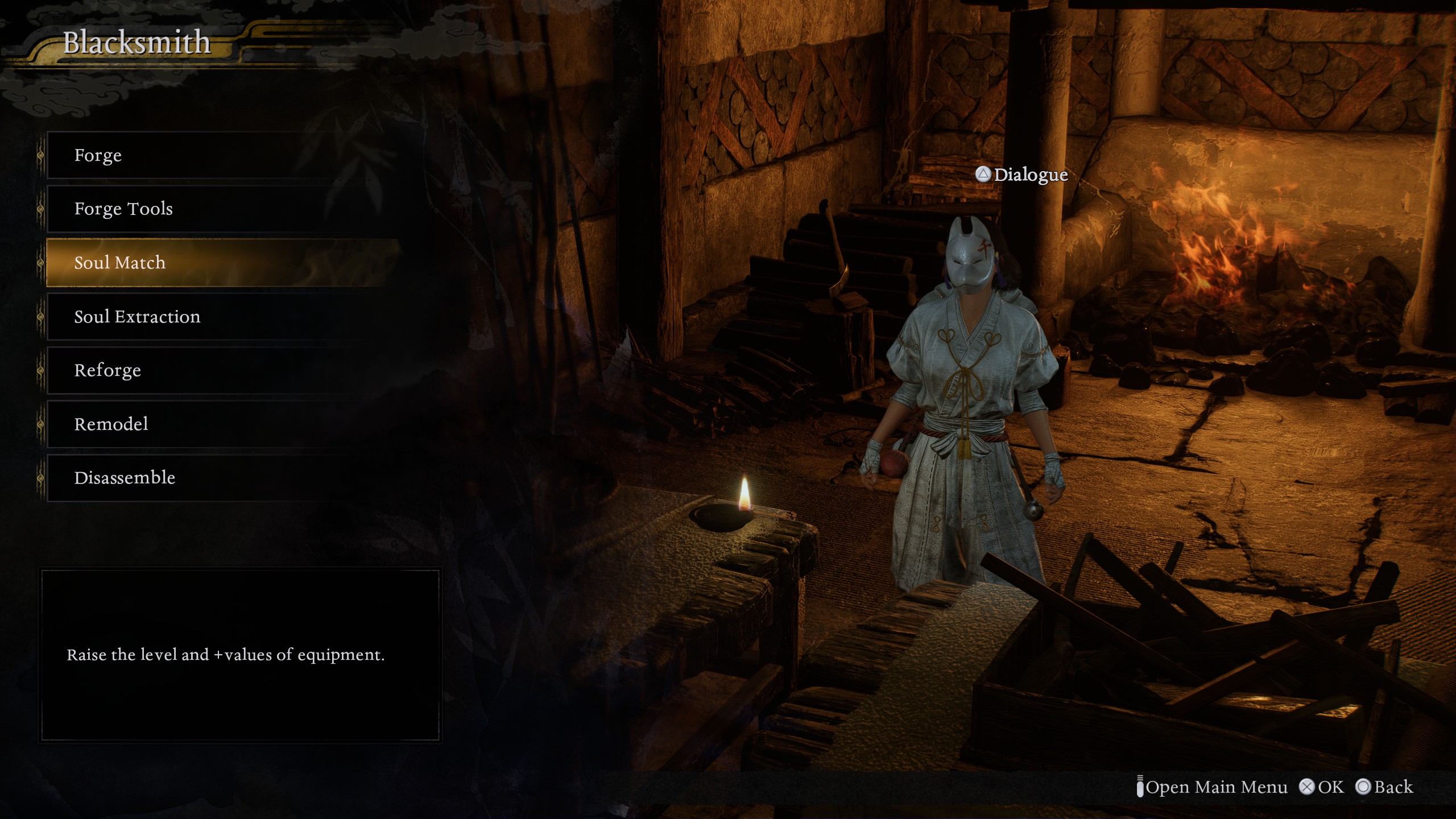Choose the highlighted Soul Match option
The width and height of the screenshot is (1456, 819).
pos(222,263)
